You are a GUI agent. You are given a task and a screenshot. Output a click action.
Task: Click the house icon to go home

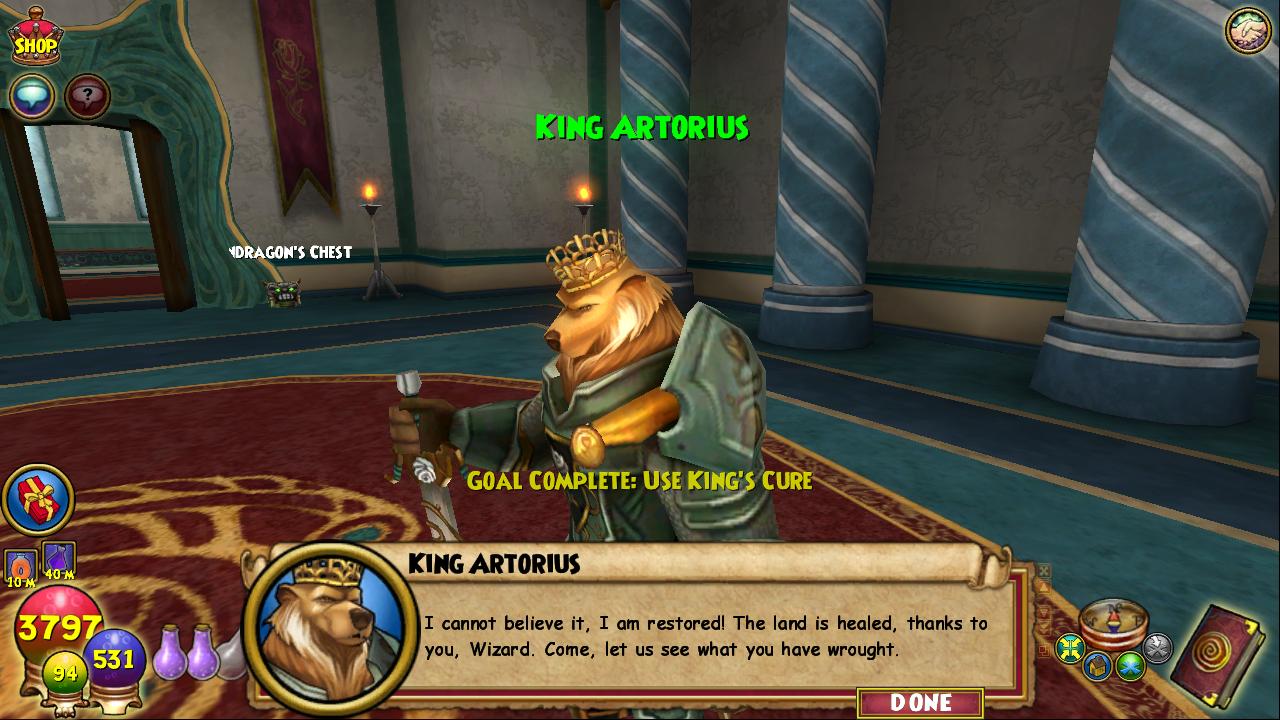pyautogui.click(x=1099, y=666)
